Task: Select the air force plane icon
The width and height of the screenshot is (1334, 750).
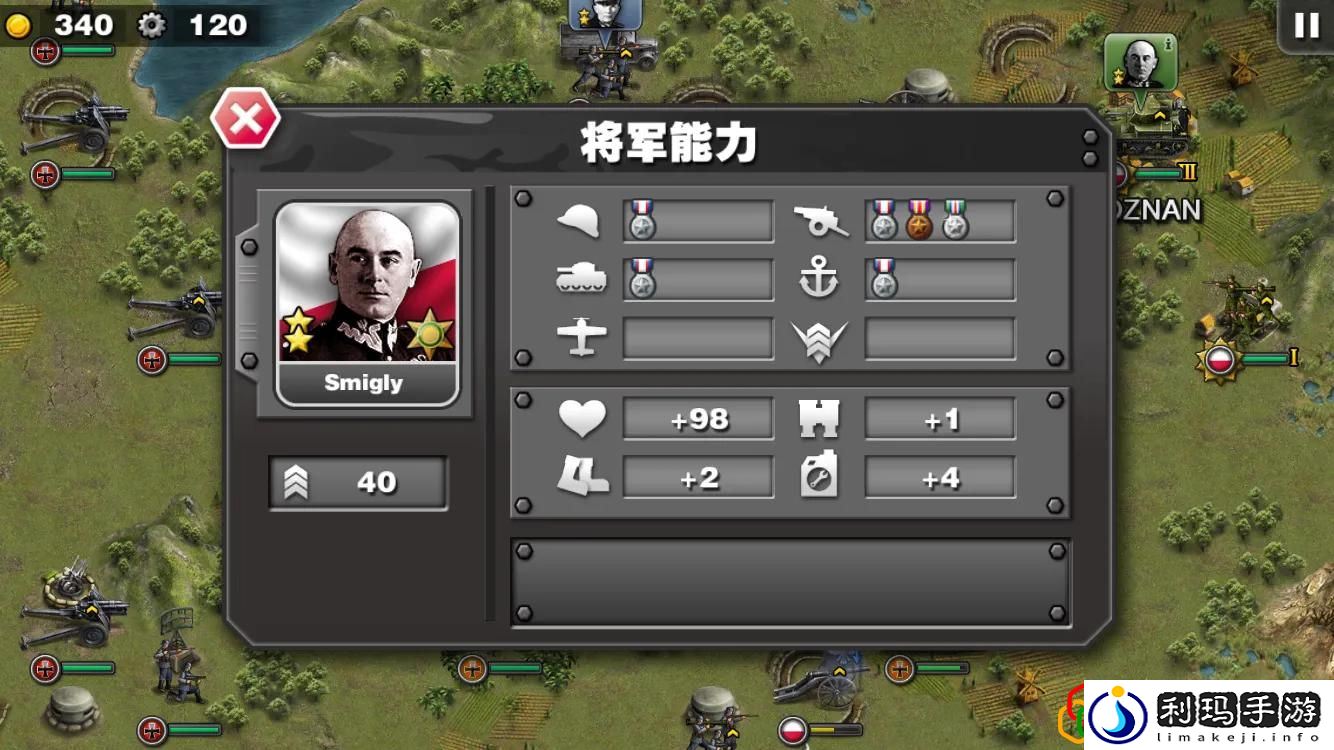Action: click(582, 338)
